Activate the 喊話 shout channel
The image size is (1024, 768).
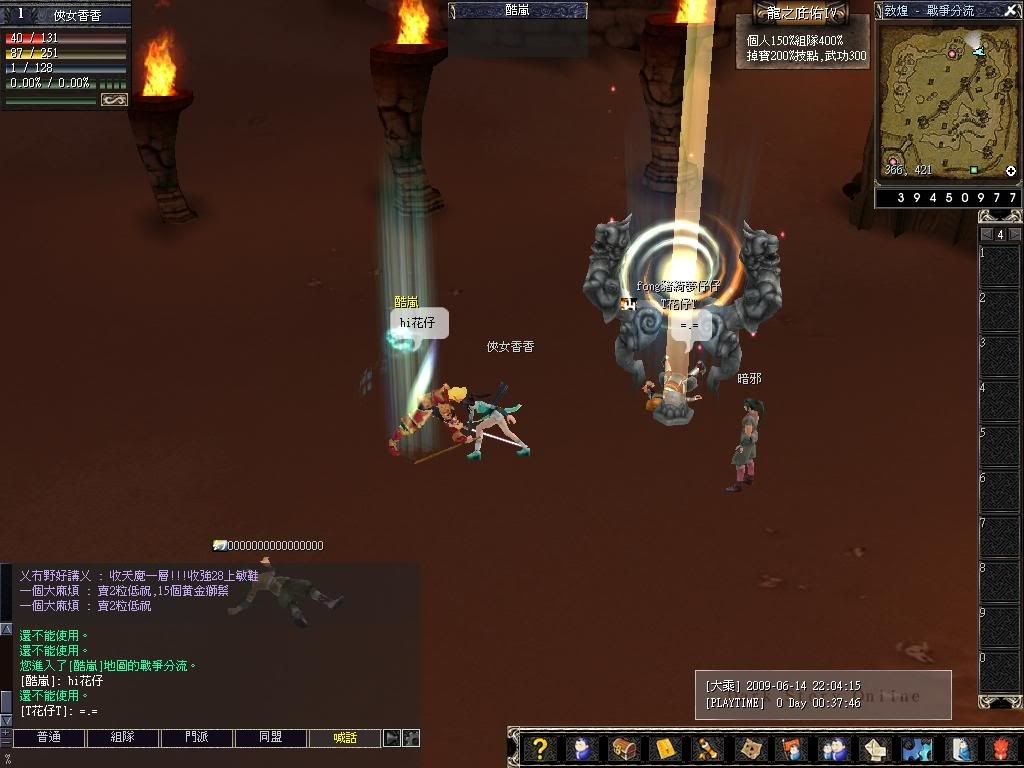[x=345, y=738]
